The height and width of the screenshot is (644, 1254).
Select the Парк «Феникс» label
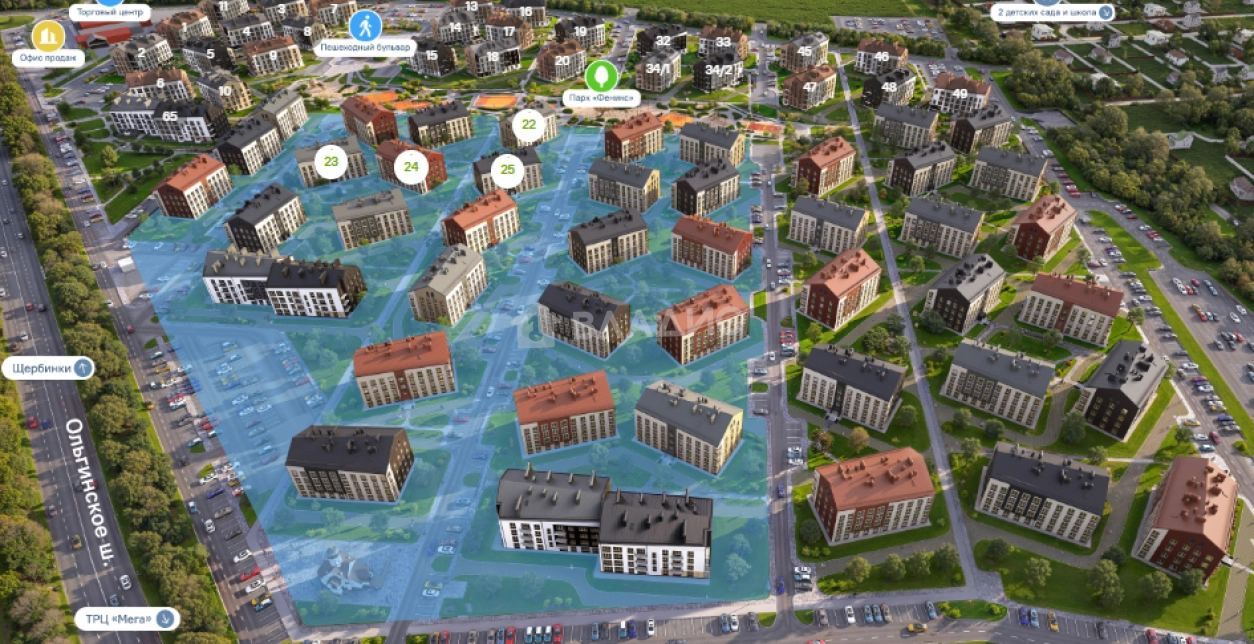(x=601, y=98)
